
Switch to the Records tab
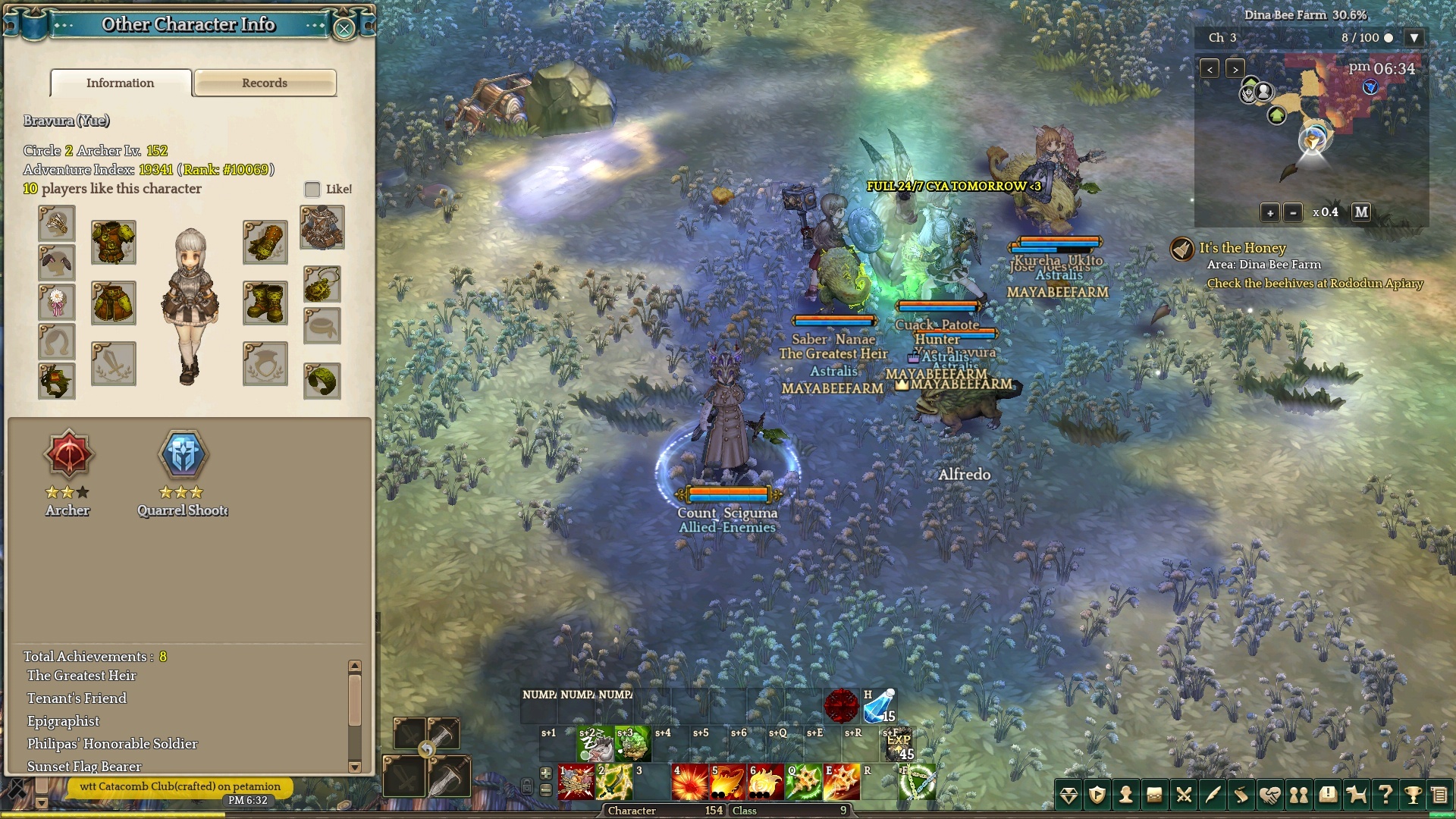coord(265,83)
